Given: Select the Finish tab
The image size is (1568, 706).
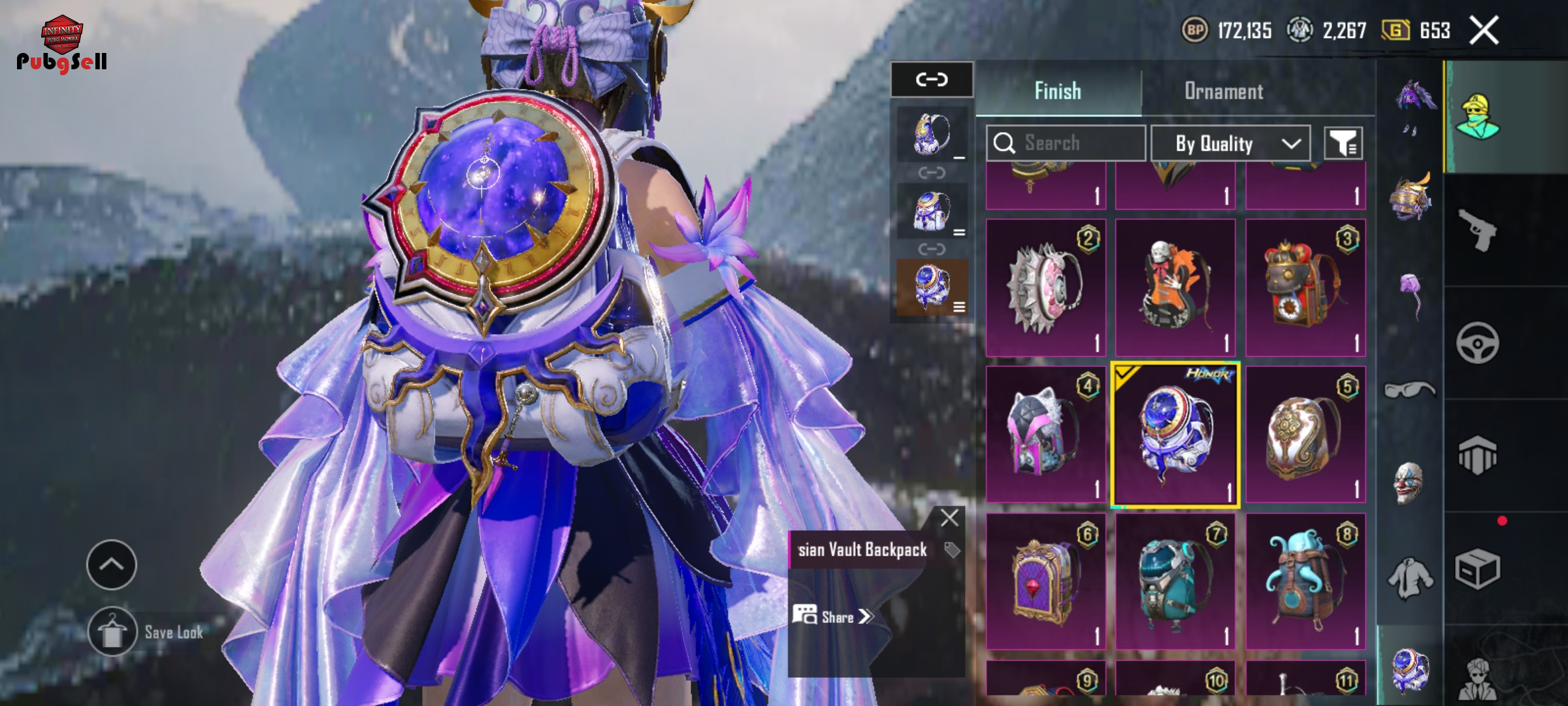Looking at the screenshot, I should 1058,92.
